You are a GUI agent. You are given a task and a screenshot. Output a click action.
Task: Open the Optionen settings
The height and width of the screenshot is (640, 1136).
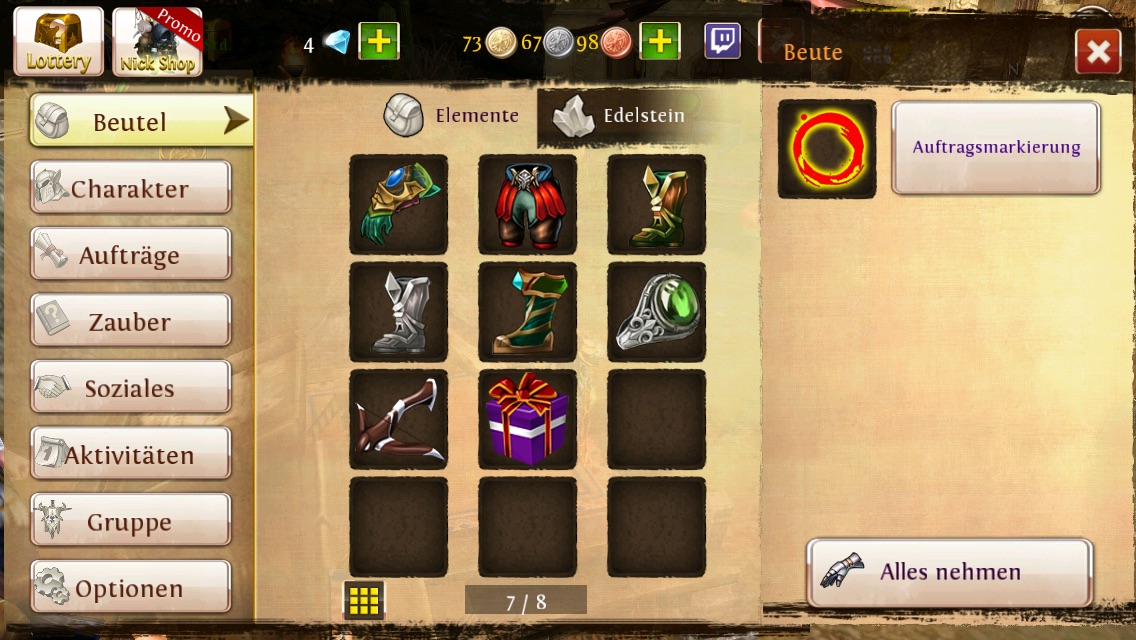click(x=130, y=588)
